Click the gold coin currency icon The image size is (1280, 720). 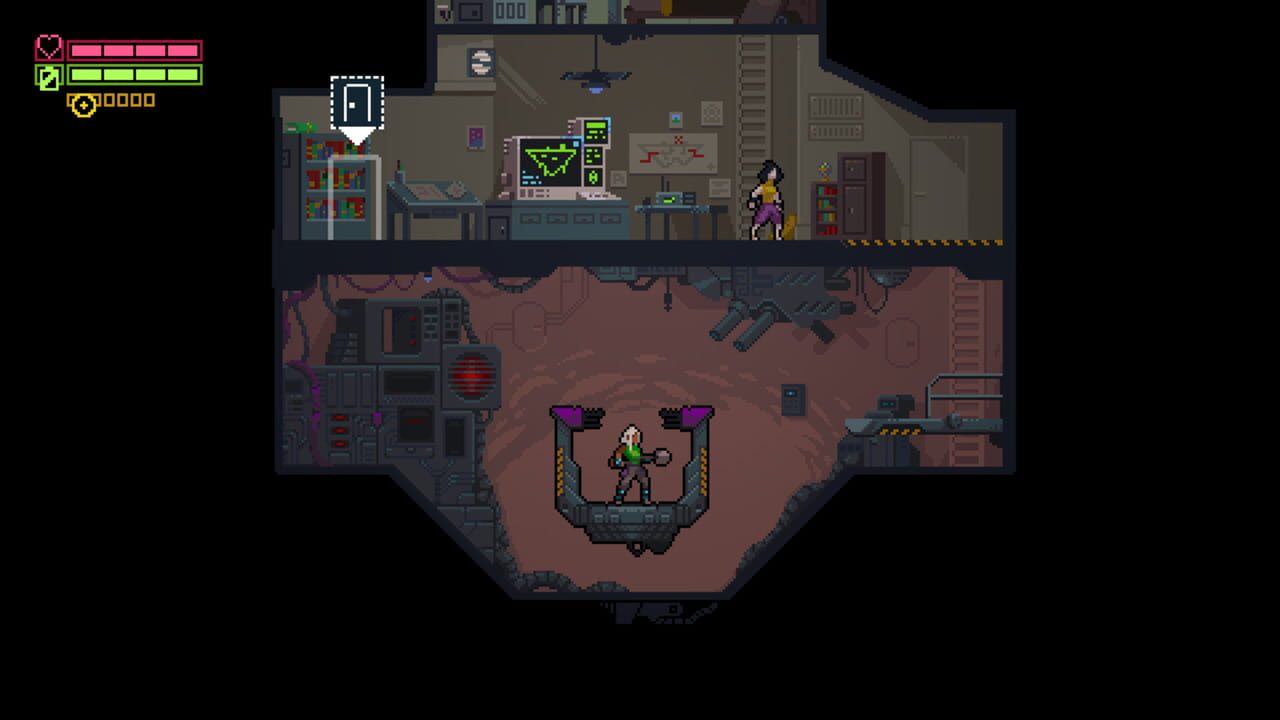click(82, 100)
